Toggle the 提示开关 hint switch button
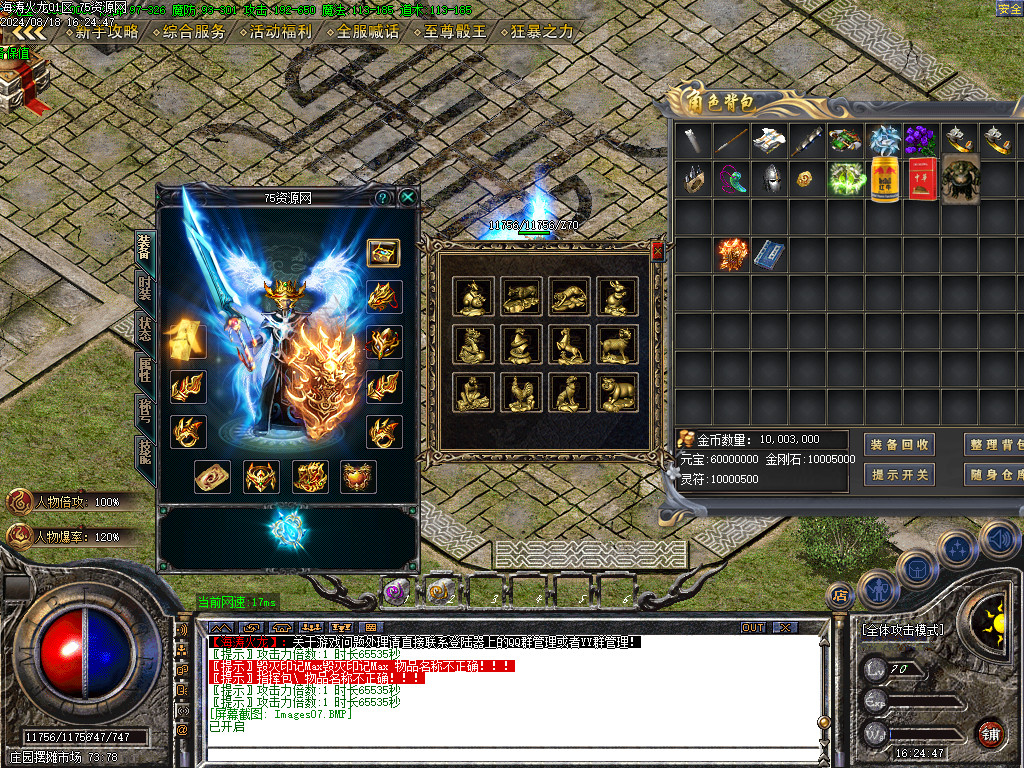 point(899,475)
